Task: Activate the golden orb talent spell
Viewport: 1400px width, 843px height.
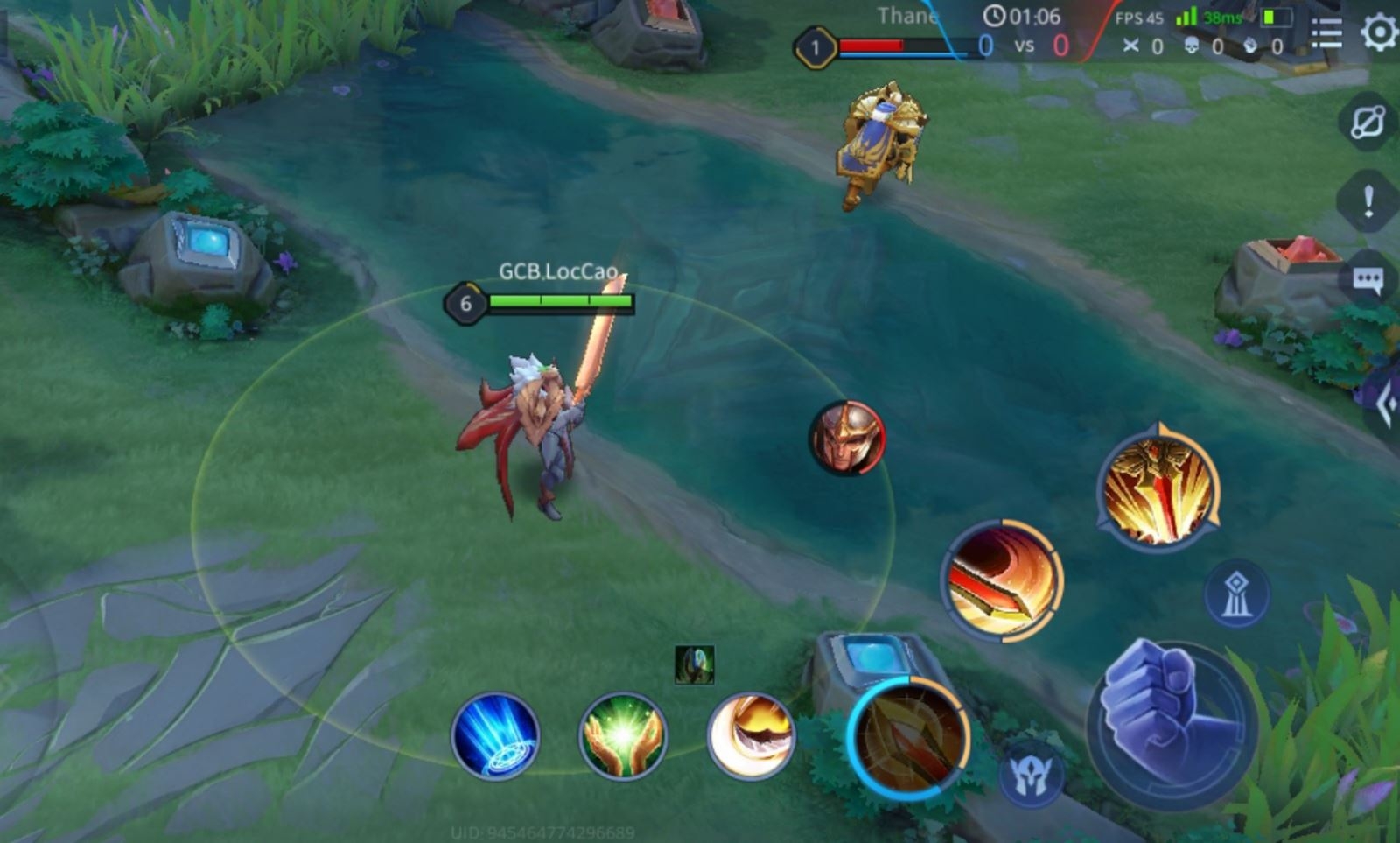Action: pyautogui.click(x=751, y=736)
